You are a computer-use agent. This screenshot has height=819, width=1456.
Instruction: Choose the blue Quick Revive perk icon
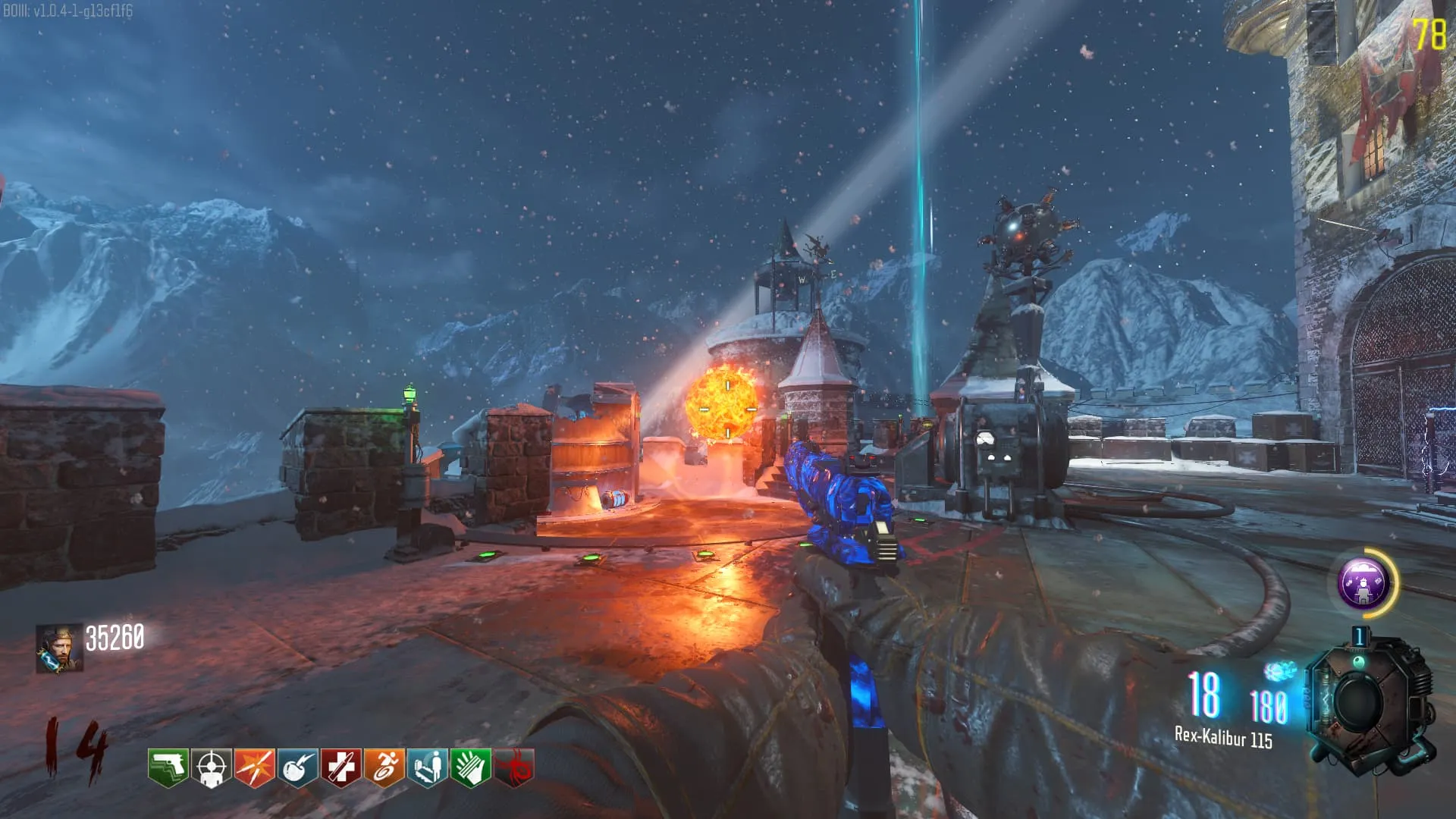427,767
